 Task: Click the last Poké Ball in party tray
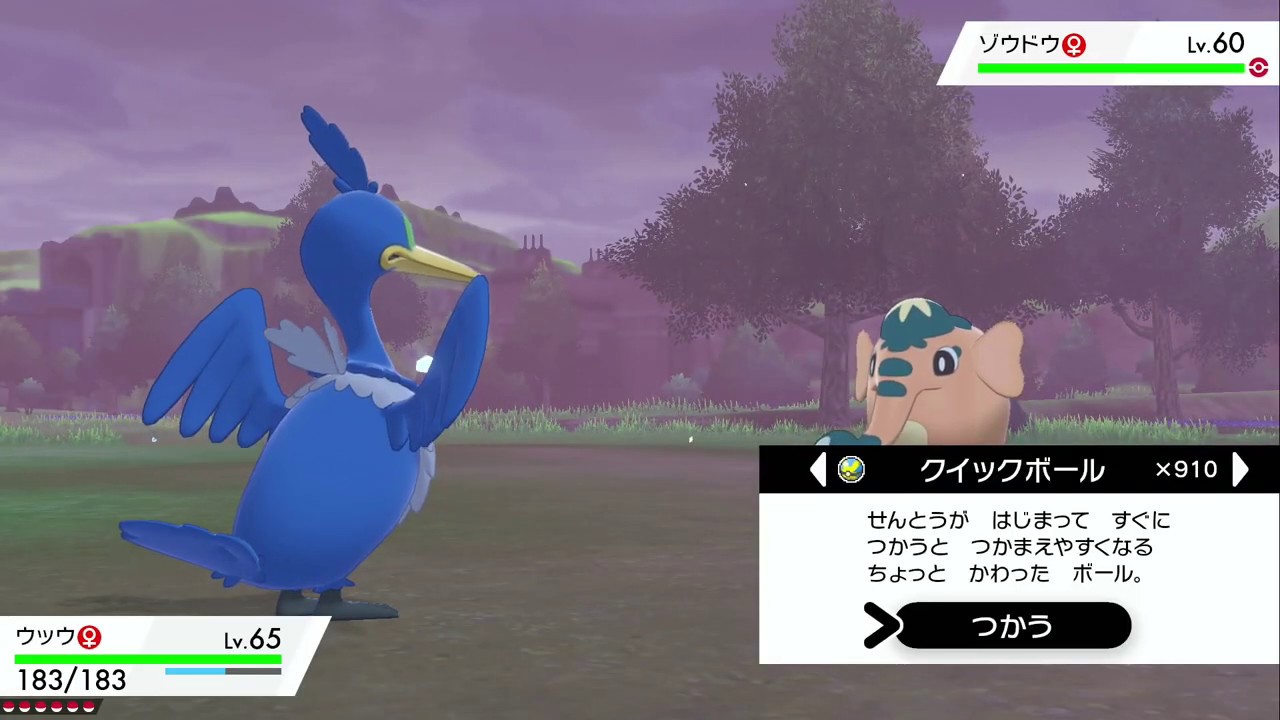tap(90, 706)
